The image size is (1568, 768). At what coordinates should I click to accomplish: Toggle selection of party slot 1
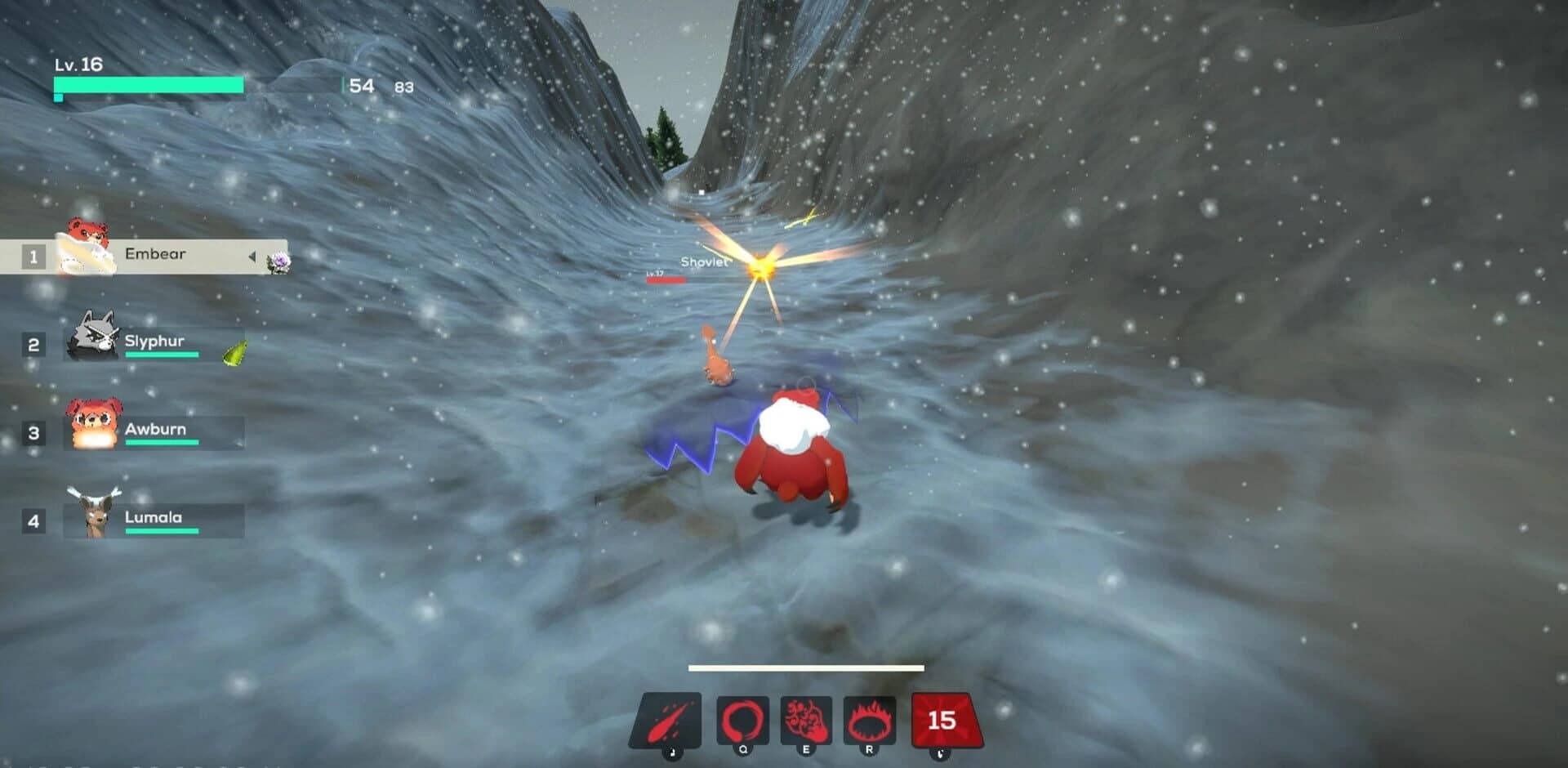tap(33, 257)
